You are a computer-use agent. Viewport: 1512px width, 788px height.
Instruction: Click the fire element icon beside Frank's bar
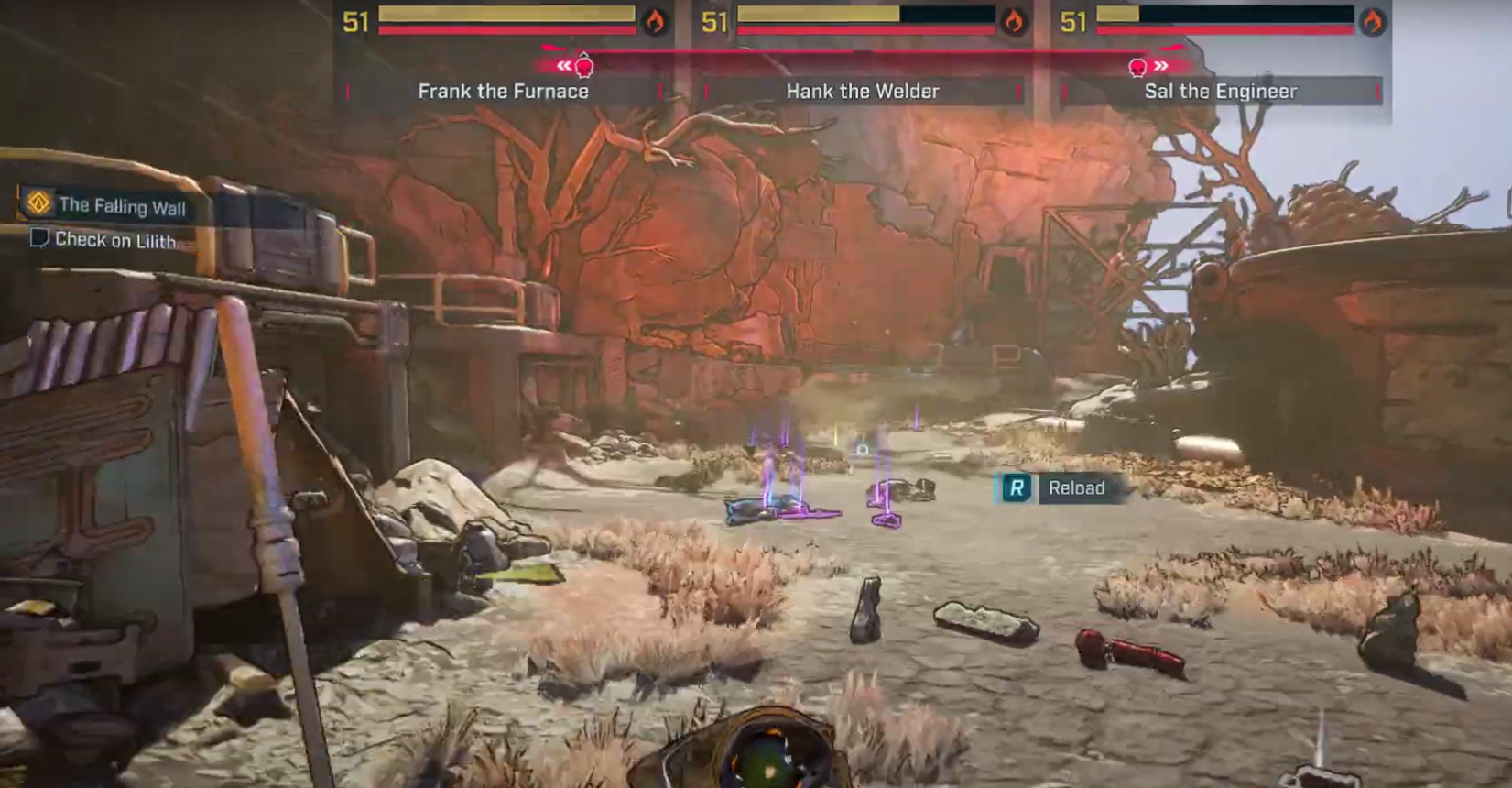pos(655,21)
